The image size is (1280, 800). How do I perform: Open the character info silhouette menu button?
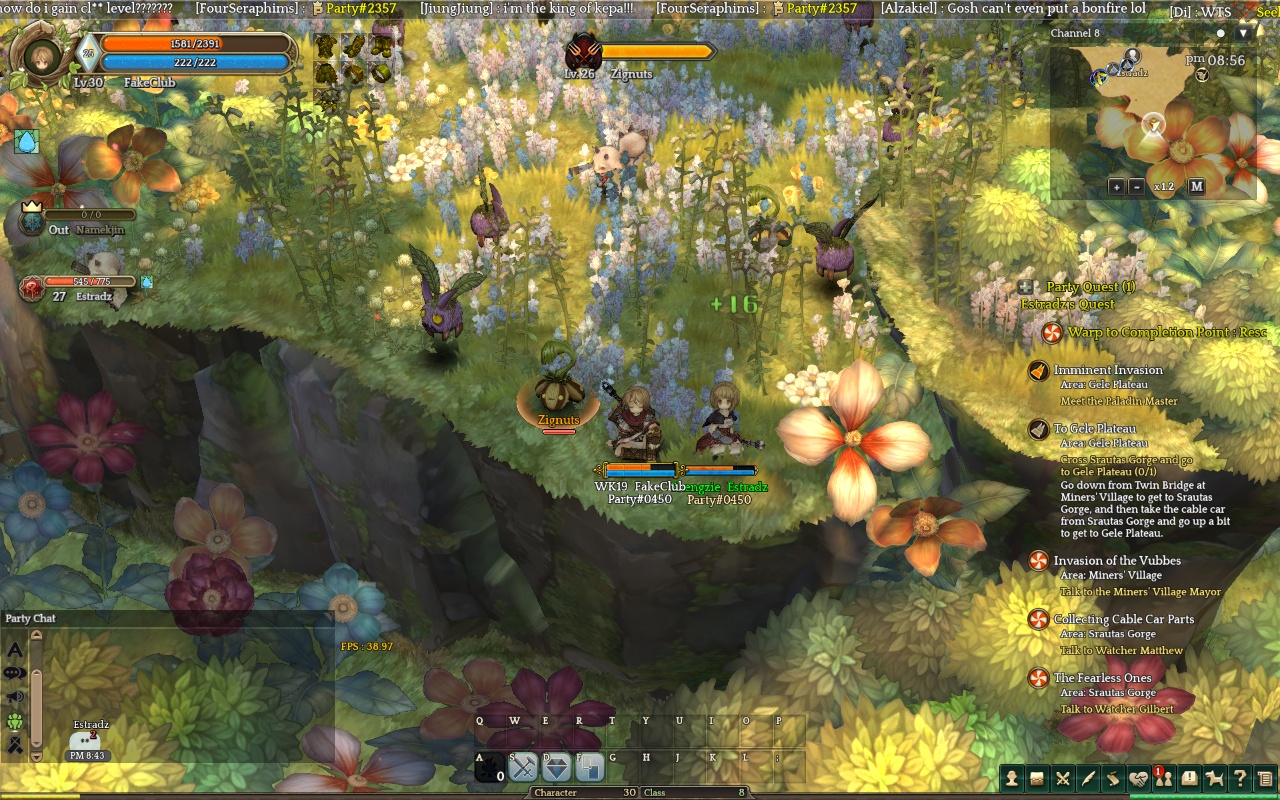tap(1012, 778)
